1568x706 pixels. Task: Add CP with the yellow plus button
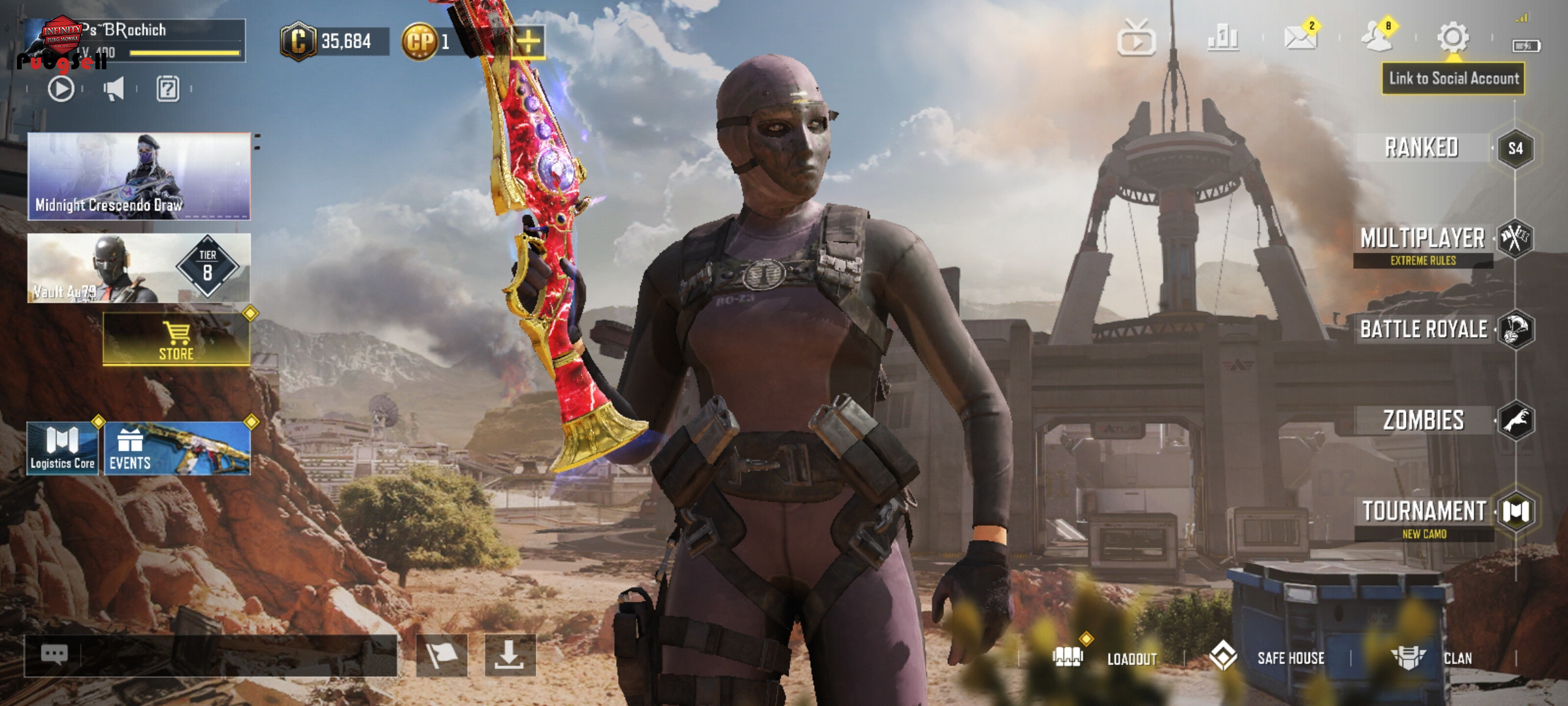528,42
